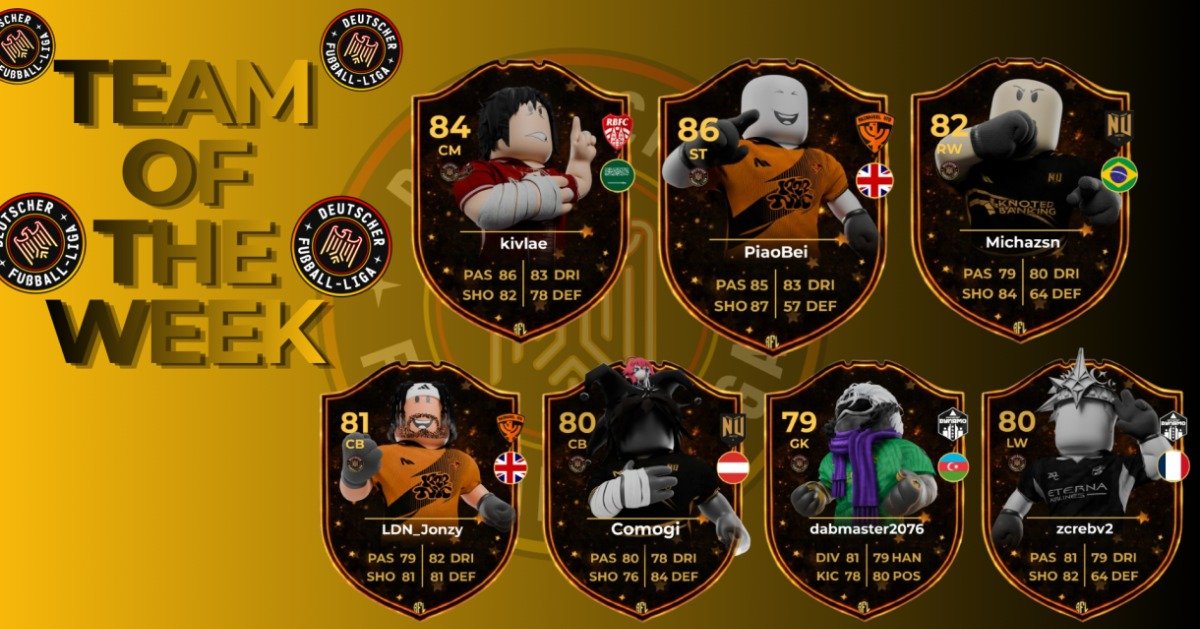Pick the LDN_Jonzy 81 CB card
Viewport: 1200px width, 629px height.
click(420, 490)
